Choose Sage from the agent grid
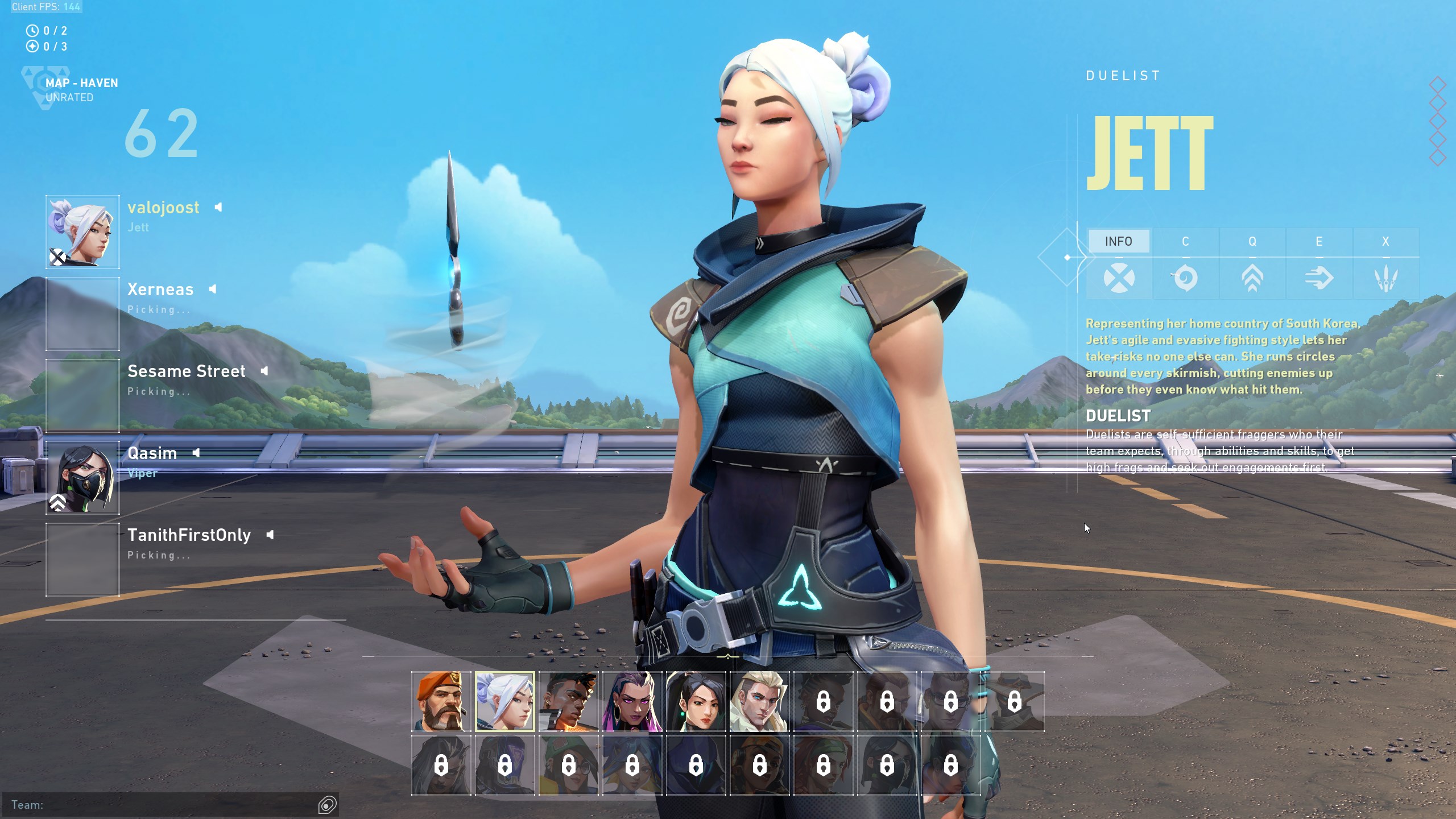This screenshot has height=819, width=1456. (696, 701)
